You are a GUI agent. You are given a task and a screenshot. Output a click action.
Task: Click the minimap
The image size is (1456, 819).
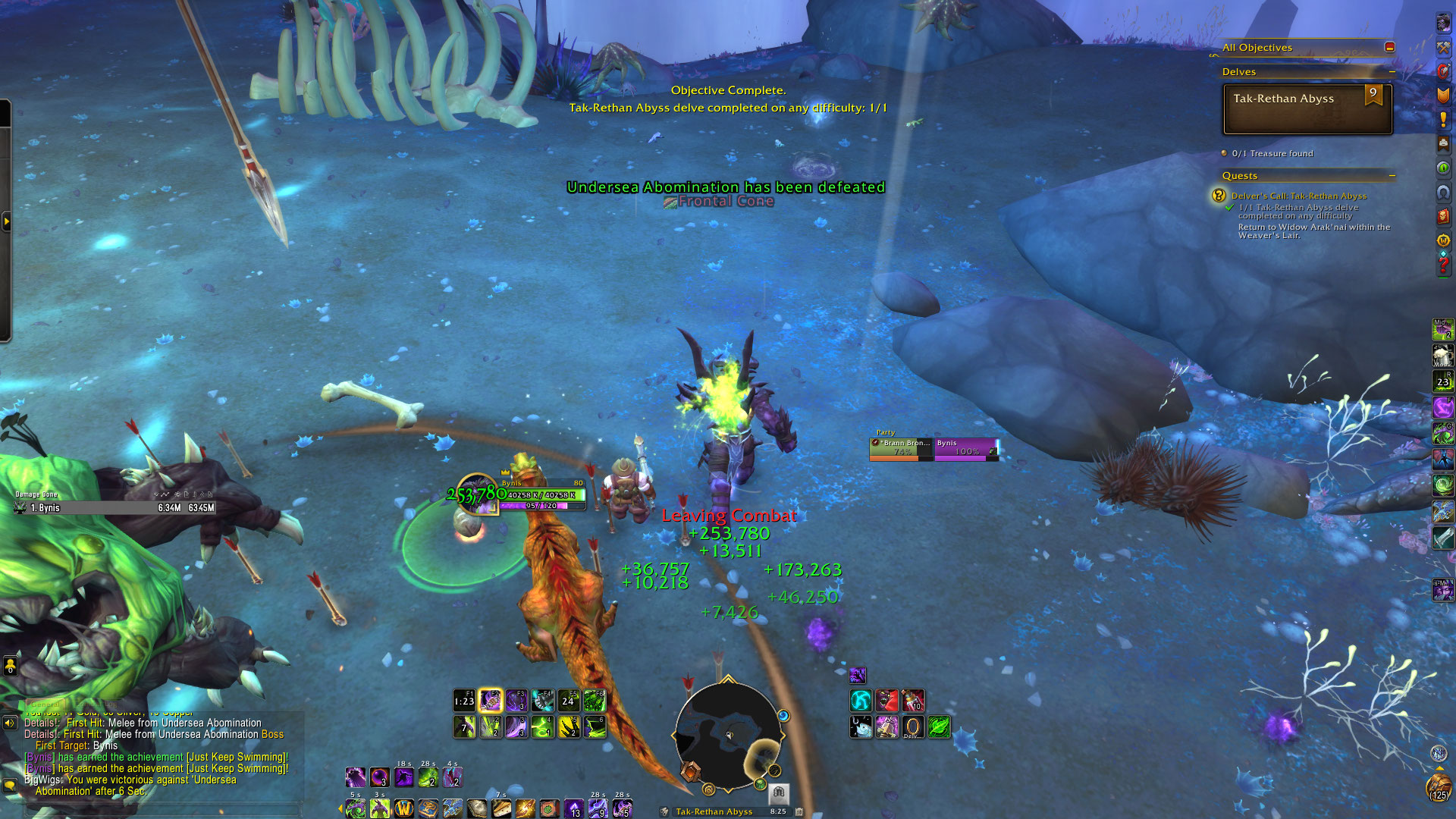coord(728,734)
